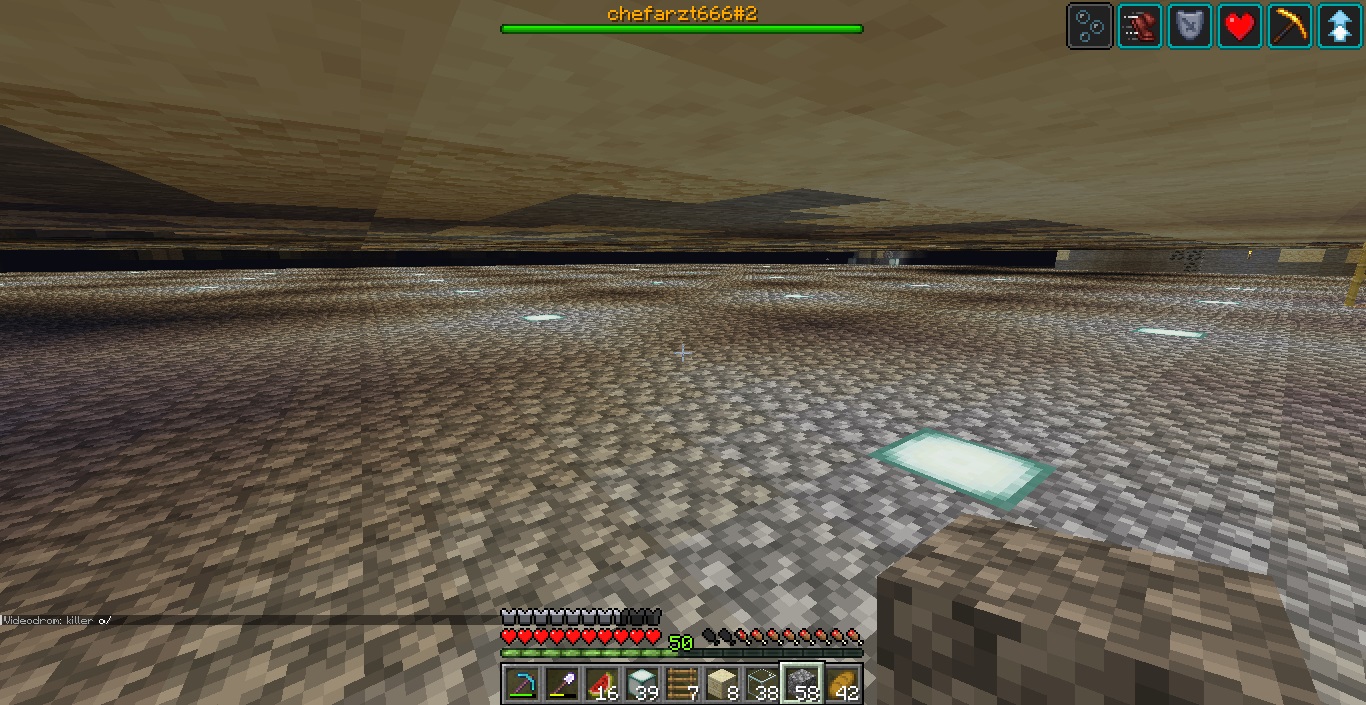Select the shovel hotbar slot
Screen dimensions: 1366x705
pos(561,684)
